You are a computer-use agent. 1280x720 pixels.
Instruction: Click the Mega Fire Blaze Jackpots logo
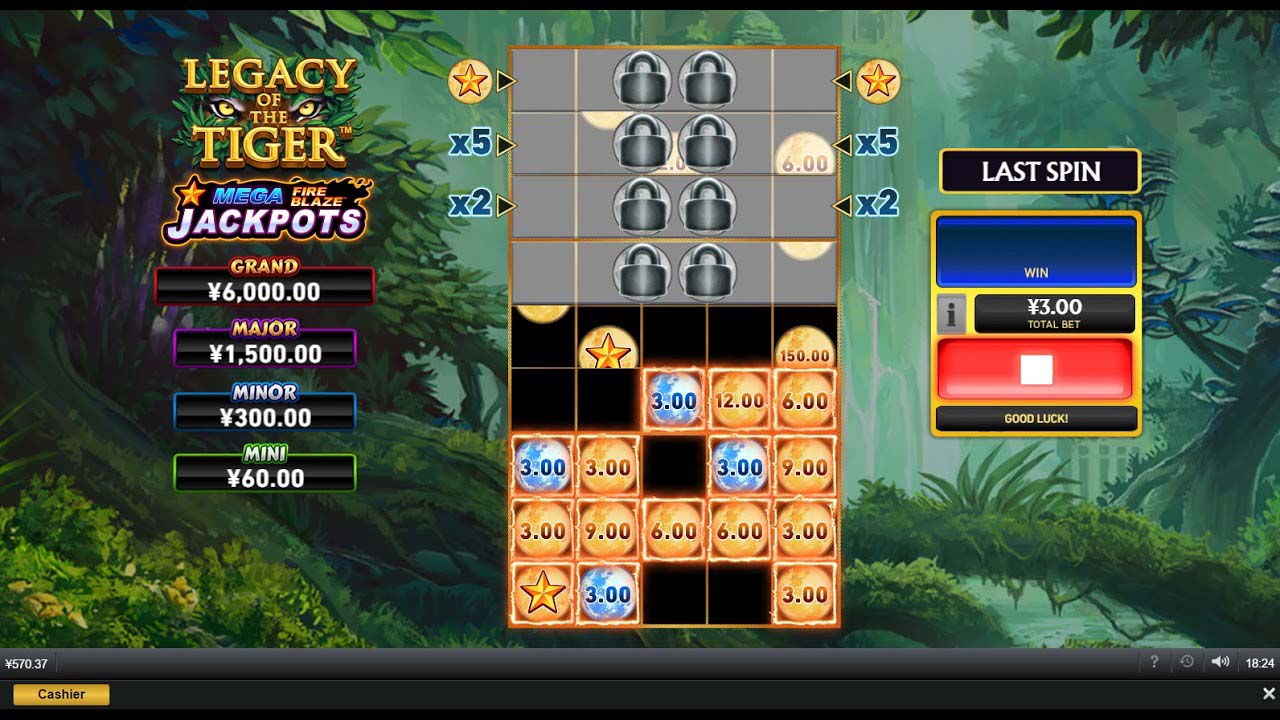pyautogui.click(x=264, y=207)
